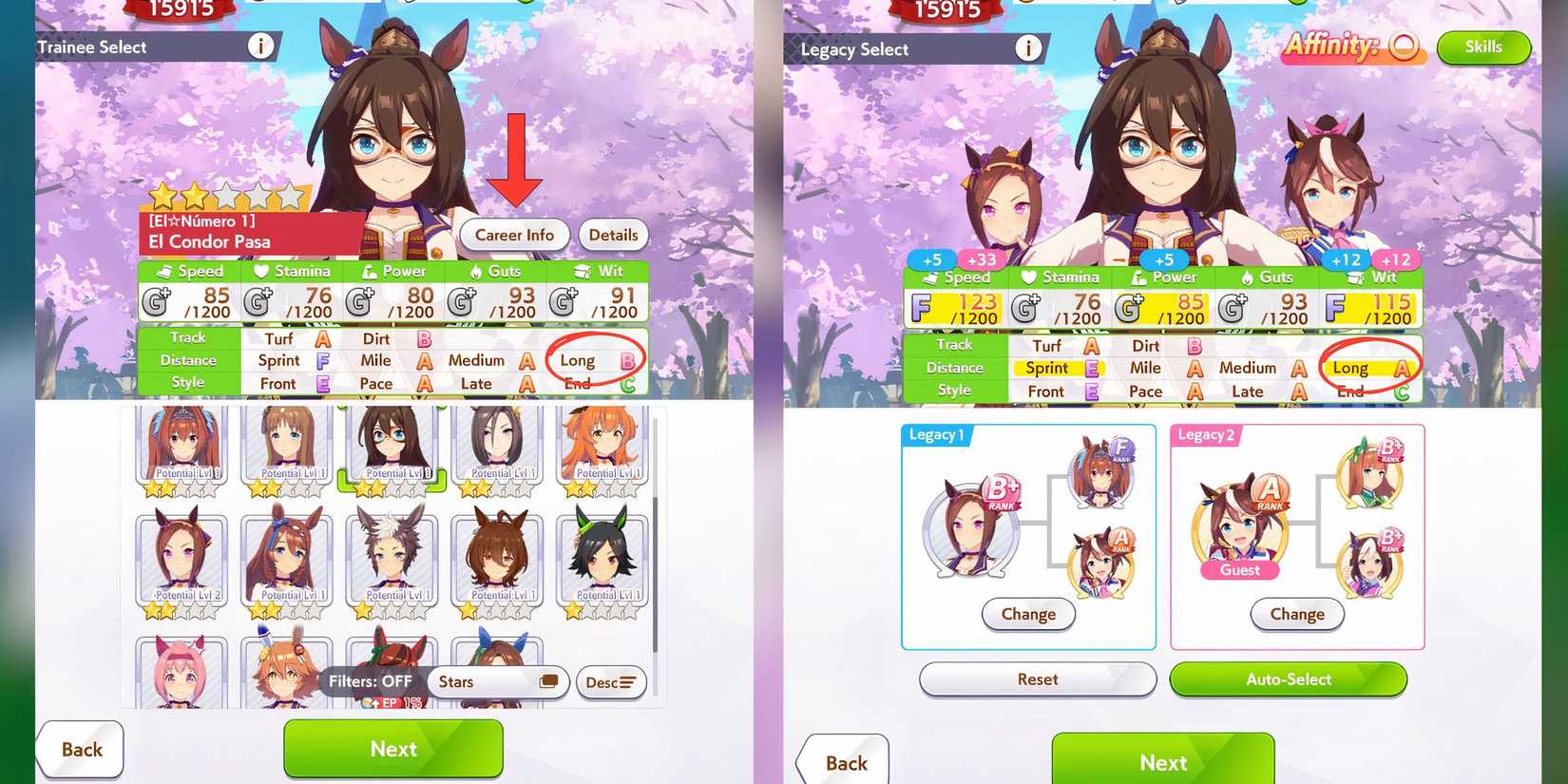Open Career Info for El Condor Pasa
Image resolution: width=1568 pixels, height=784 pixels.
(514, 235)
